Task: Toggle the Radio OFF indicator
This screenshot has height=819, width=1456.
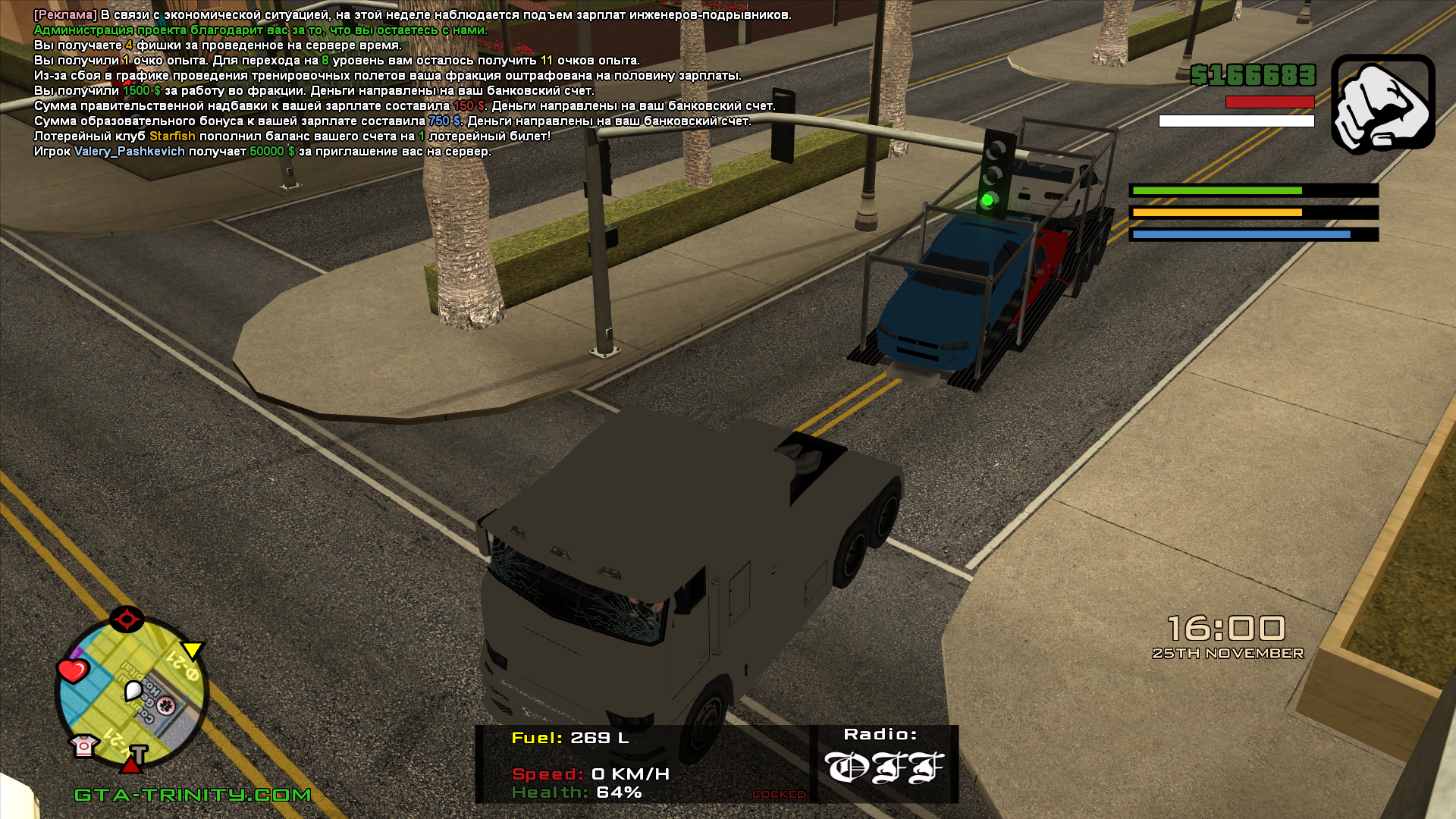Action: [x=884, y=767]
